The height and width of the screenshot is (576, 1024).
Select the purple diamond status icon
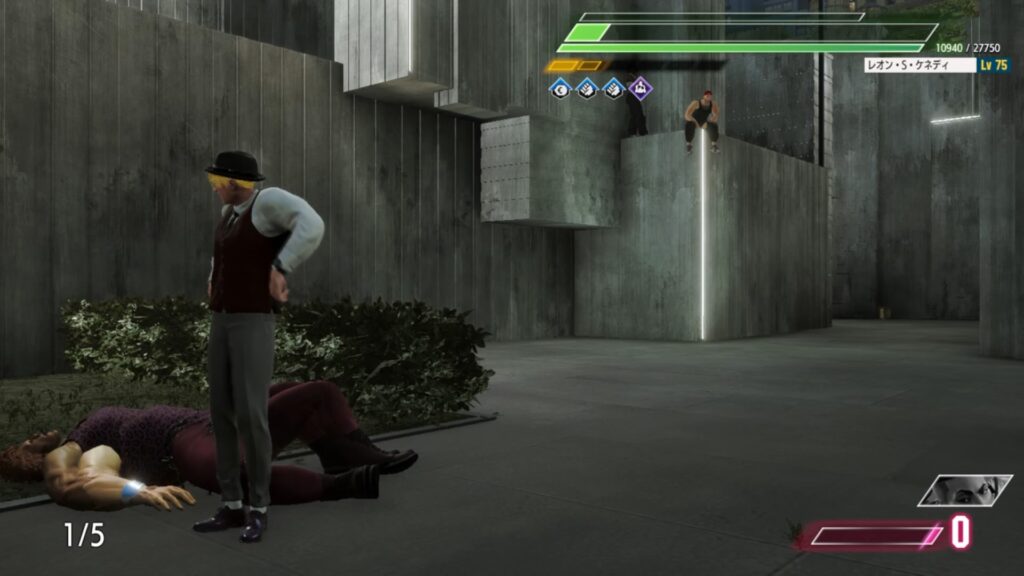[640, 89]
